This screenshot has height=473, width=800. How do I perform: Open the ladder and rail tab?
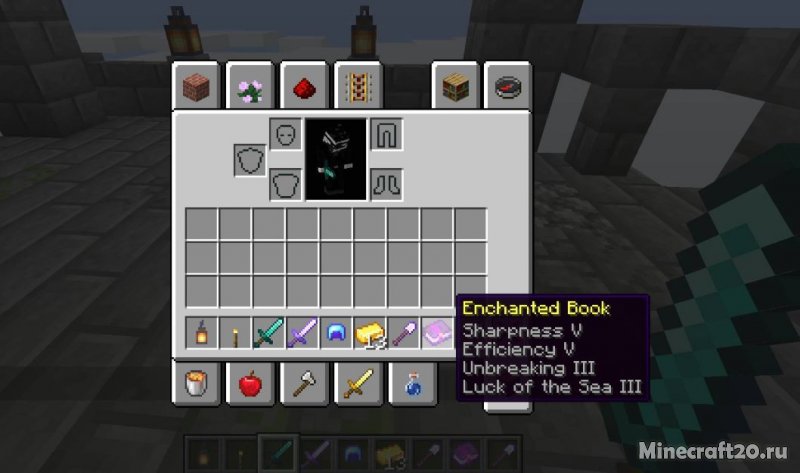tap(357, 87)
